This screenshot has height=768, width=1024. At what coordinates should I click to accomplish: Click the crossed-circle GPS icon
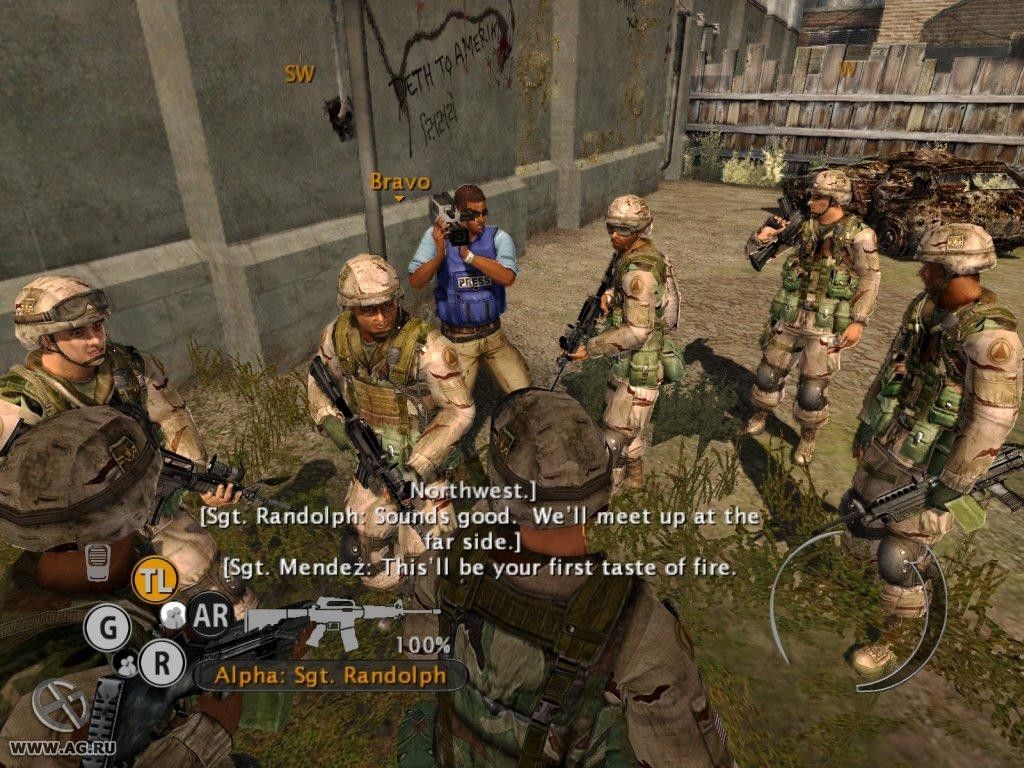point(60,704)
